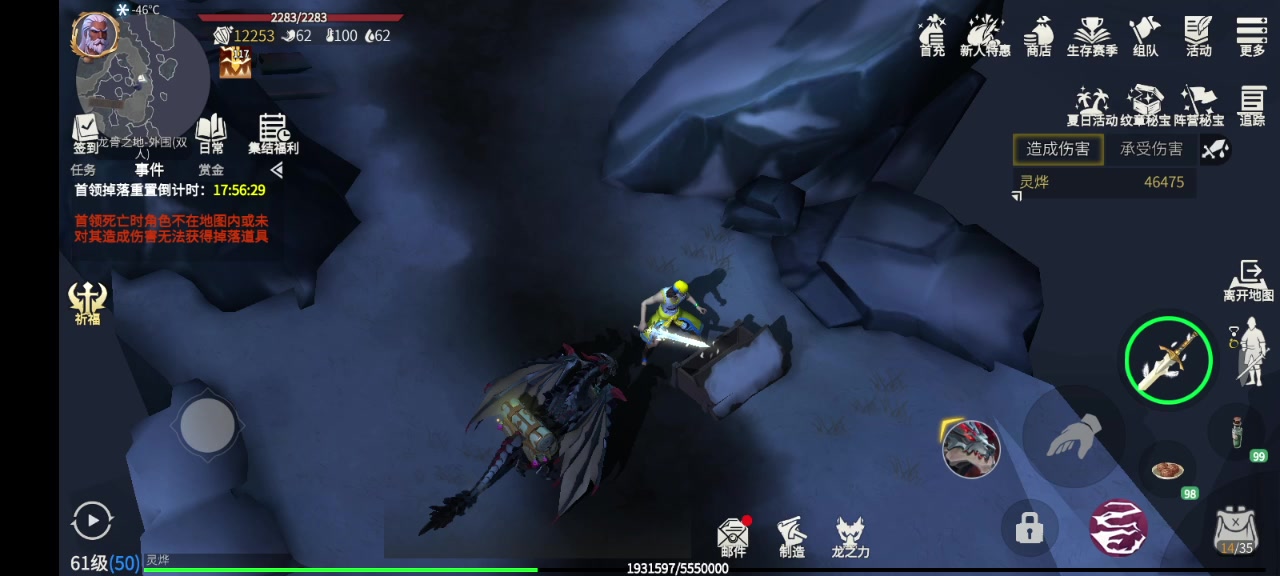Open the 首充 first recharge menu
Viewport: 1280px width, 576px height.
(932, 35)
